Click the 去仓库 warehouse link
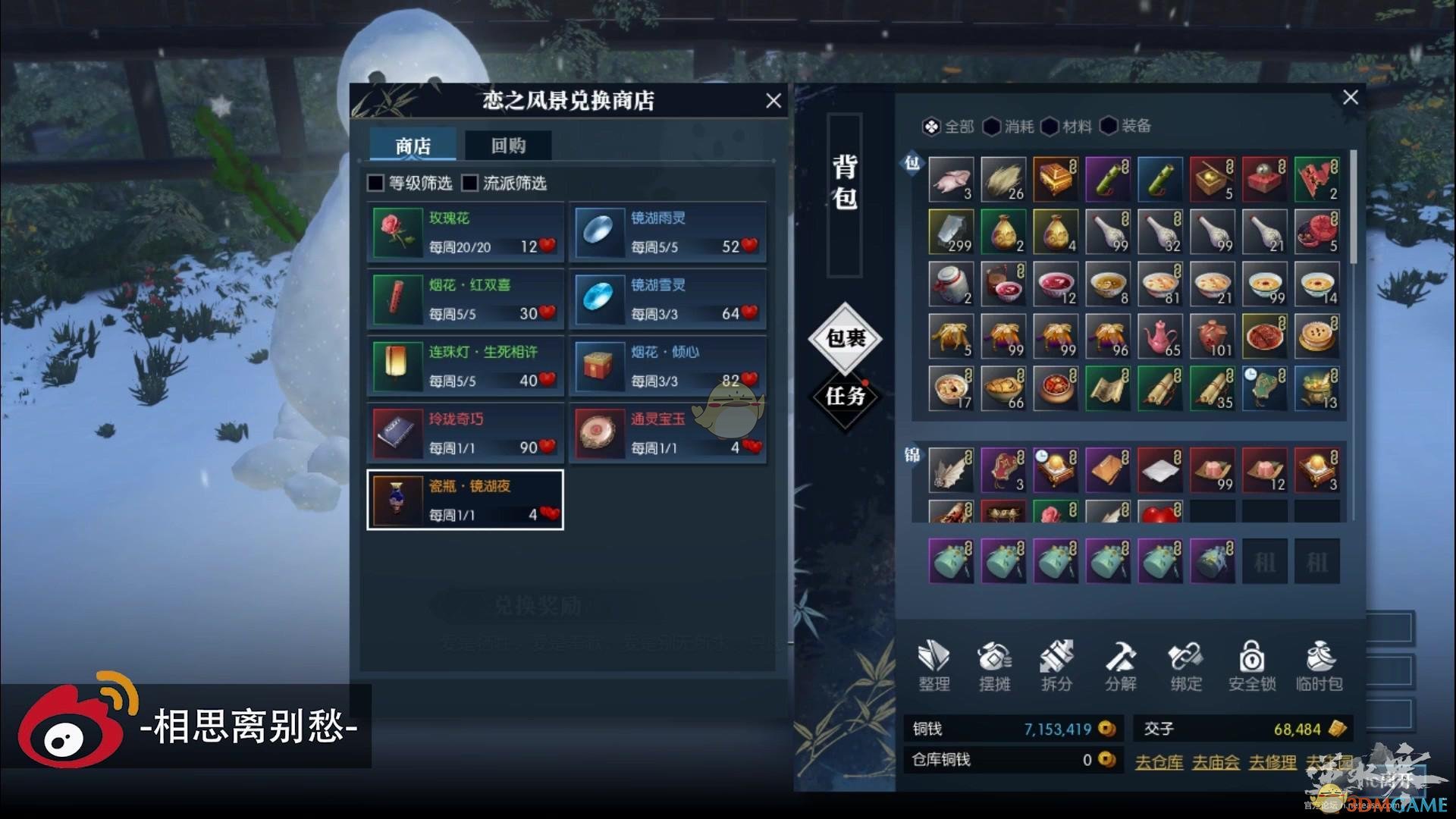The width and height of the screenshot is (1456, 819). (x=1159, y=761)
